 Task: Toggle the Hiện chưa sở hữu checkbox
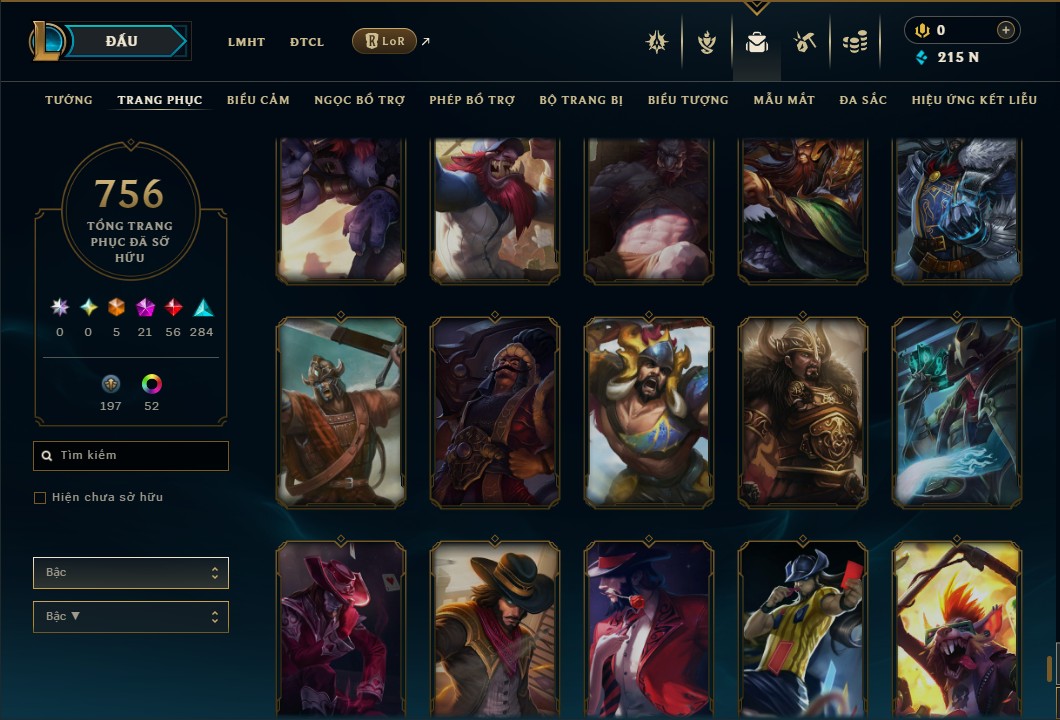(x=40, y=498)
